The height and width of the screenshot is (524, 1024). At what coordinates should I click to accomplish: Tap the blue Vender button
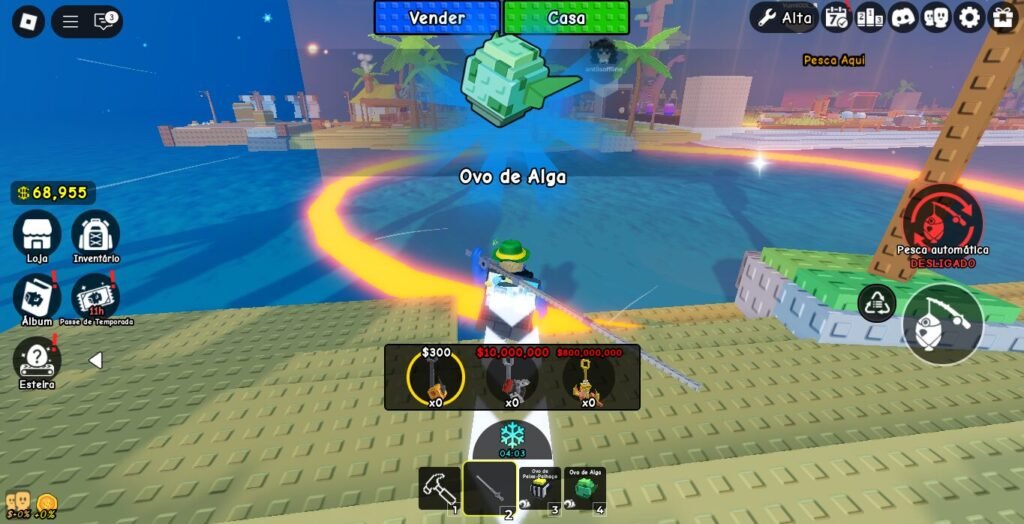point(437,18)
